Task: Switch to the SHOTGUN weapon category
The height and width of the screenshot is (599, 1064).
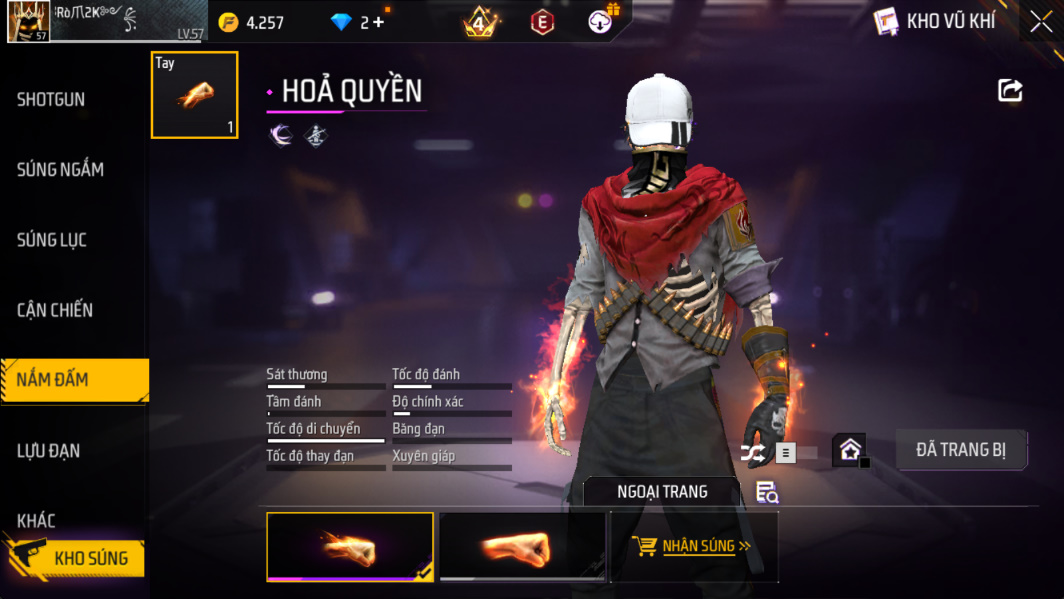Action: coord(52,100)
